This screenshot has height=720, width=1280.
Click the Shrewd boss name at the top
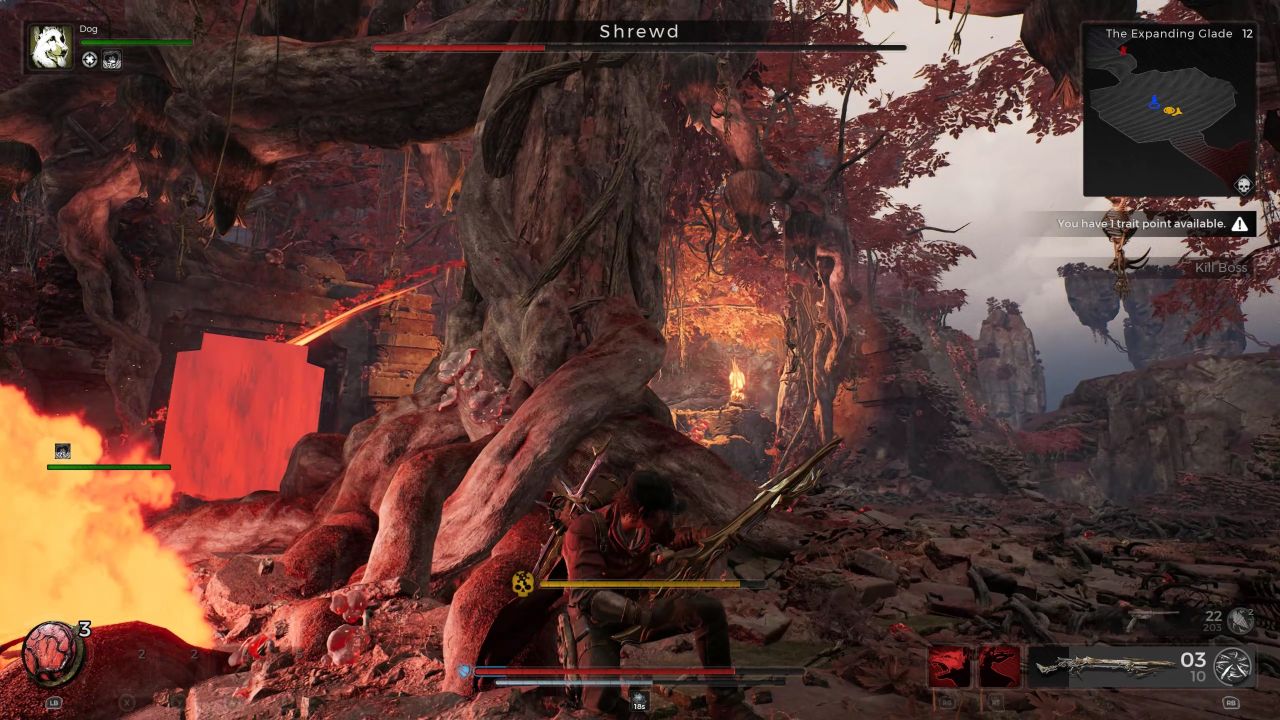(639, 32)
